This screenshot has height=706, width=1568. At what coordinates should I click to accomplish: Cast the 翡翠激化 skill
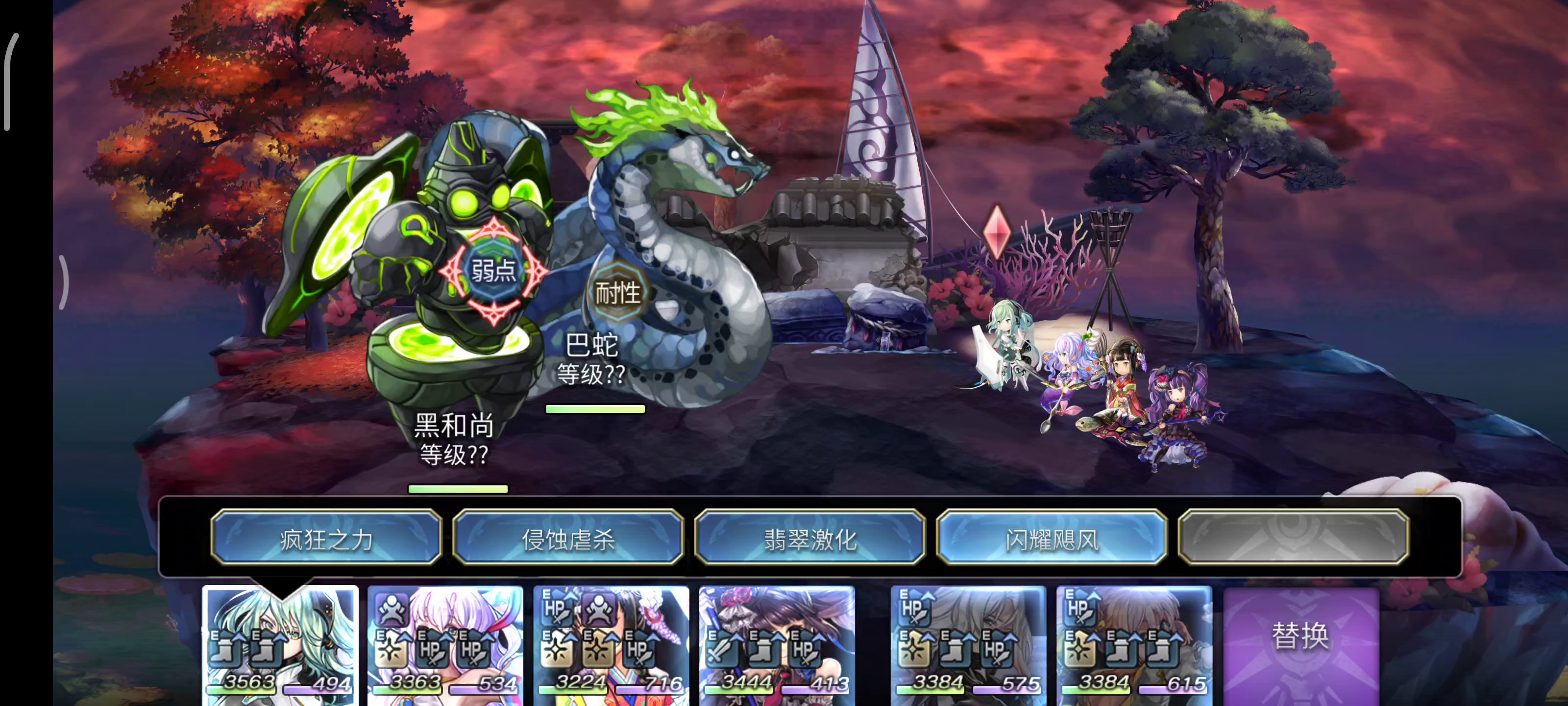click(x=810, y=538)
